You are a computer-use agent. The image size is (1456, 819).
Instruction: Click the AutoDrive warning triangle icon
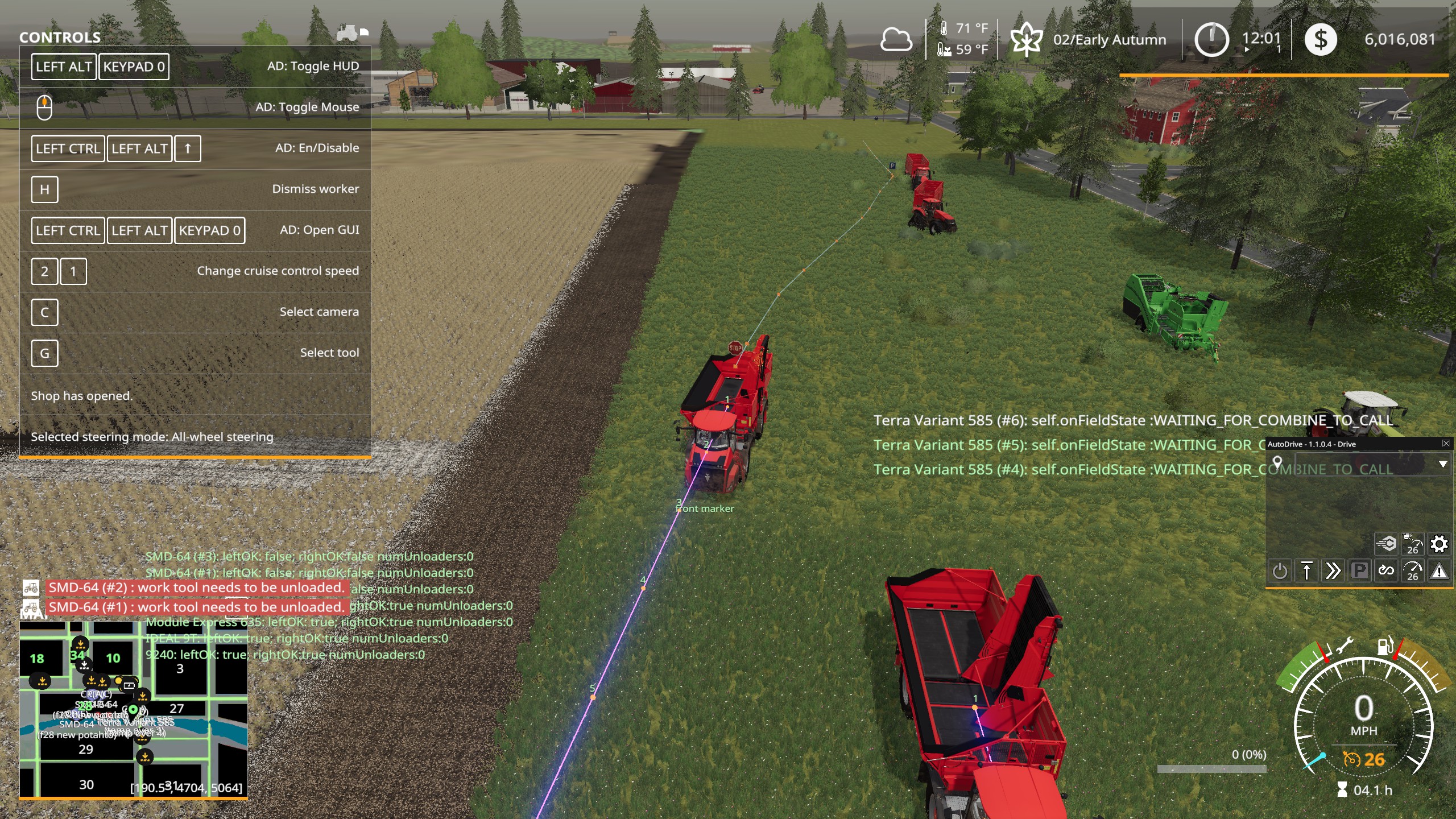pos(1441,570)
